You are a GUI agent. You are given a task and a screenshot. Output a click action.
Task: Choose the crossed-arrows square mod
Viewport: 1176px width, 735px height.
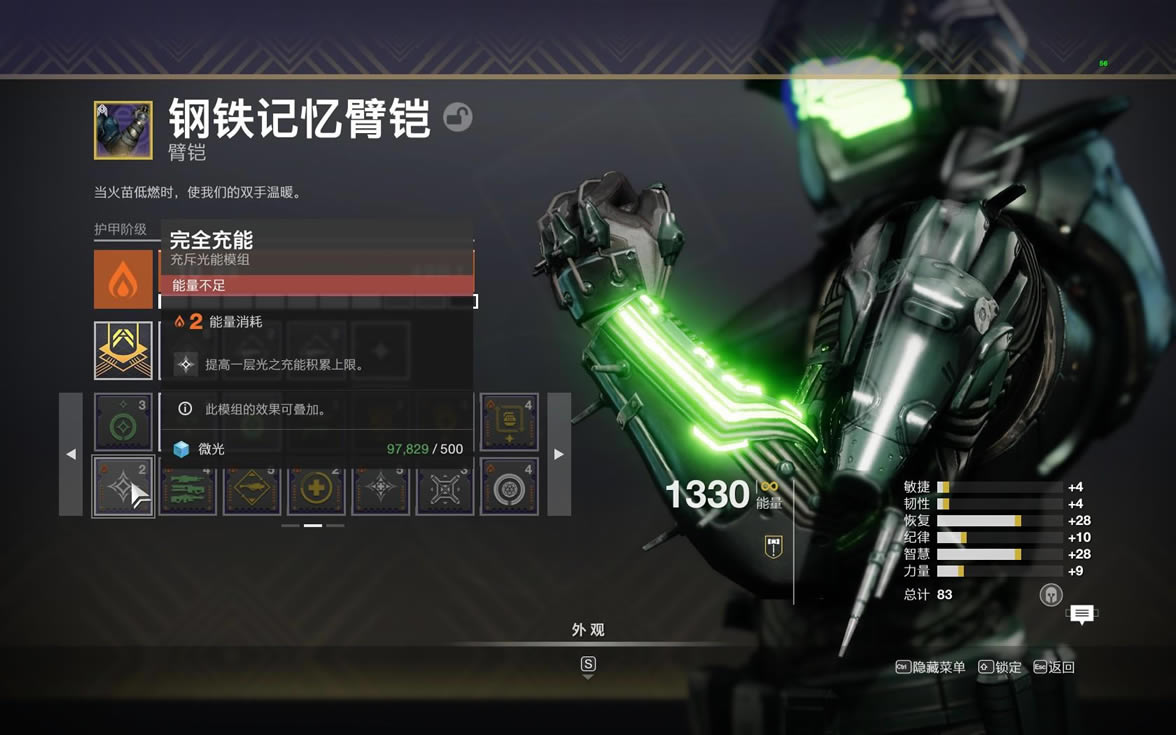point(445,487)
